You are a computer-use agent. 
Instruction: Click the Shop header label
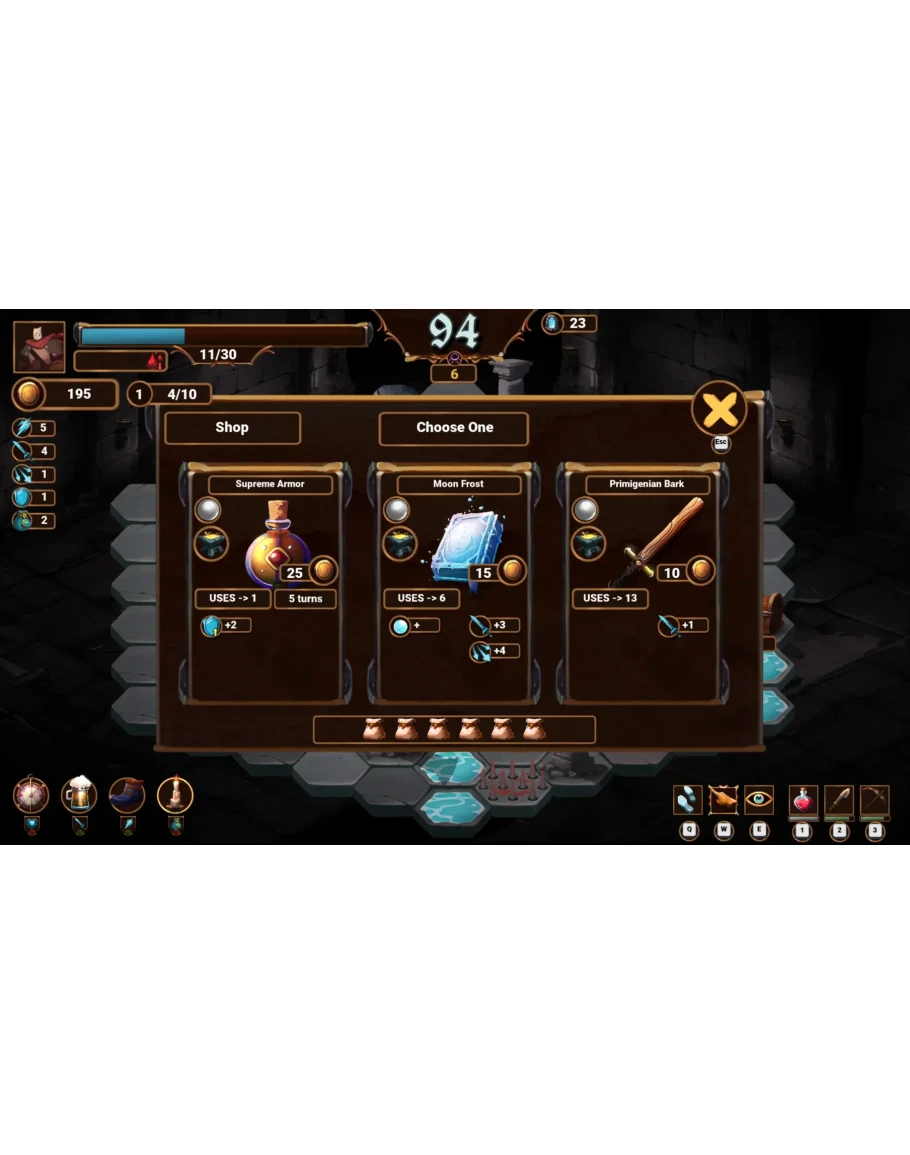click(232, 427)
